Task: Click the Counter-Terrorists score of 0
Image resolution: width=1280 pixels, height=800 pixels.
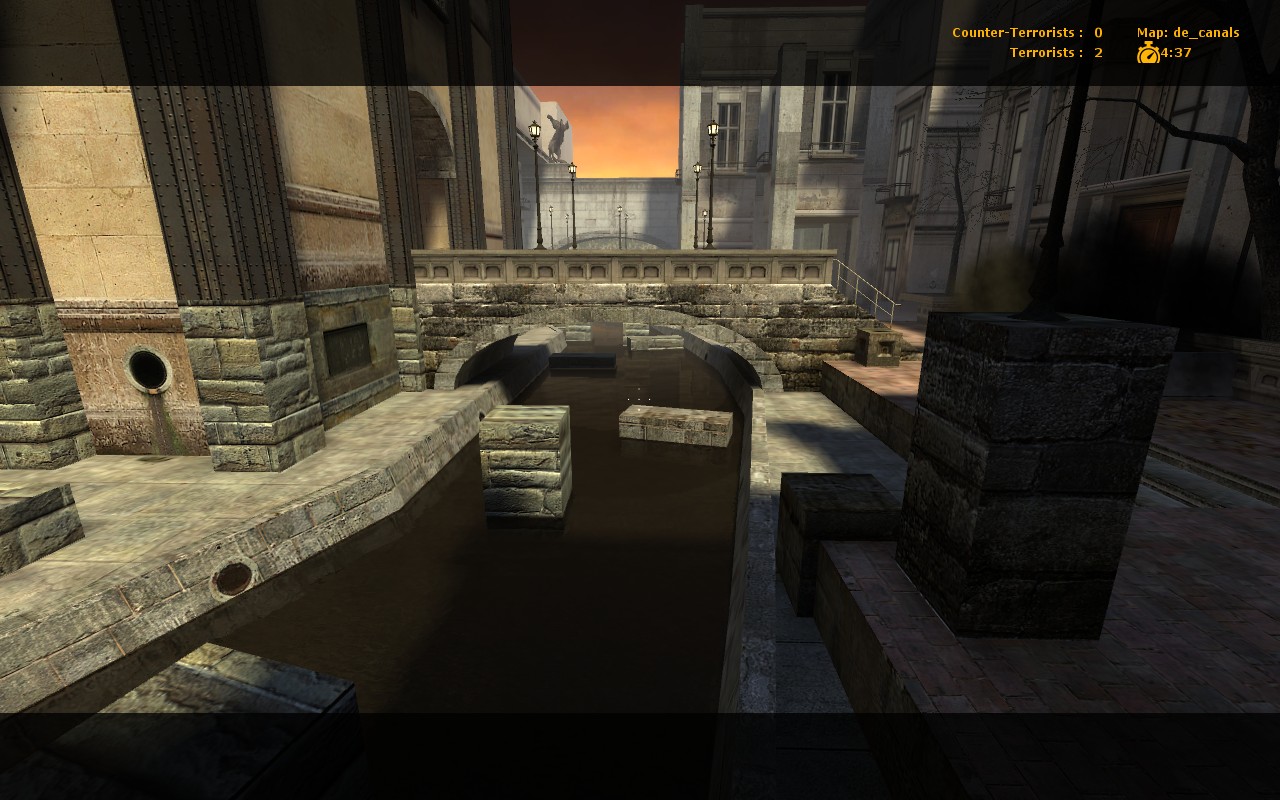Action: [1096, 31]
